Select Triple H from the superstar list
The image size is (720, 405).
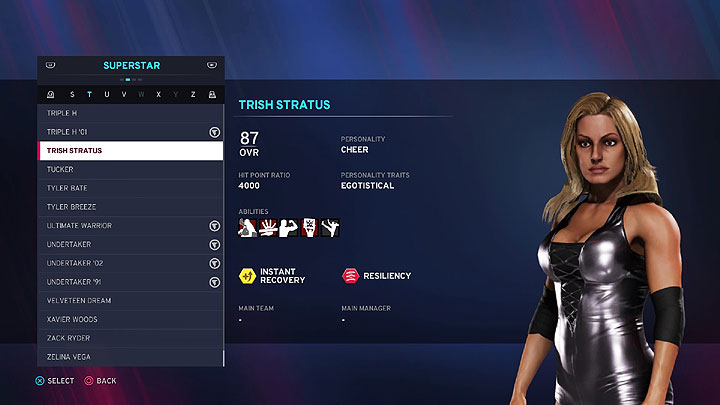(130, 113)
